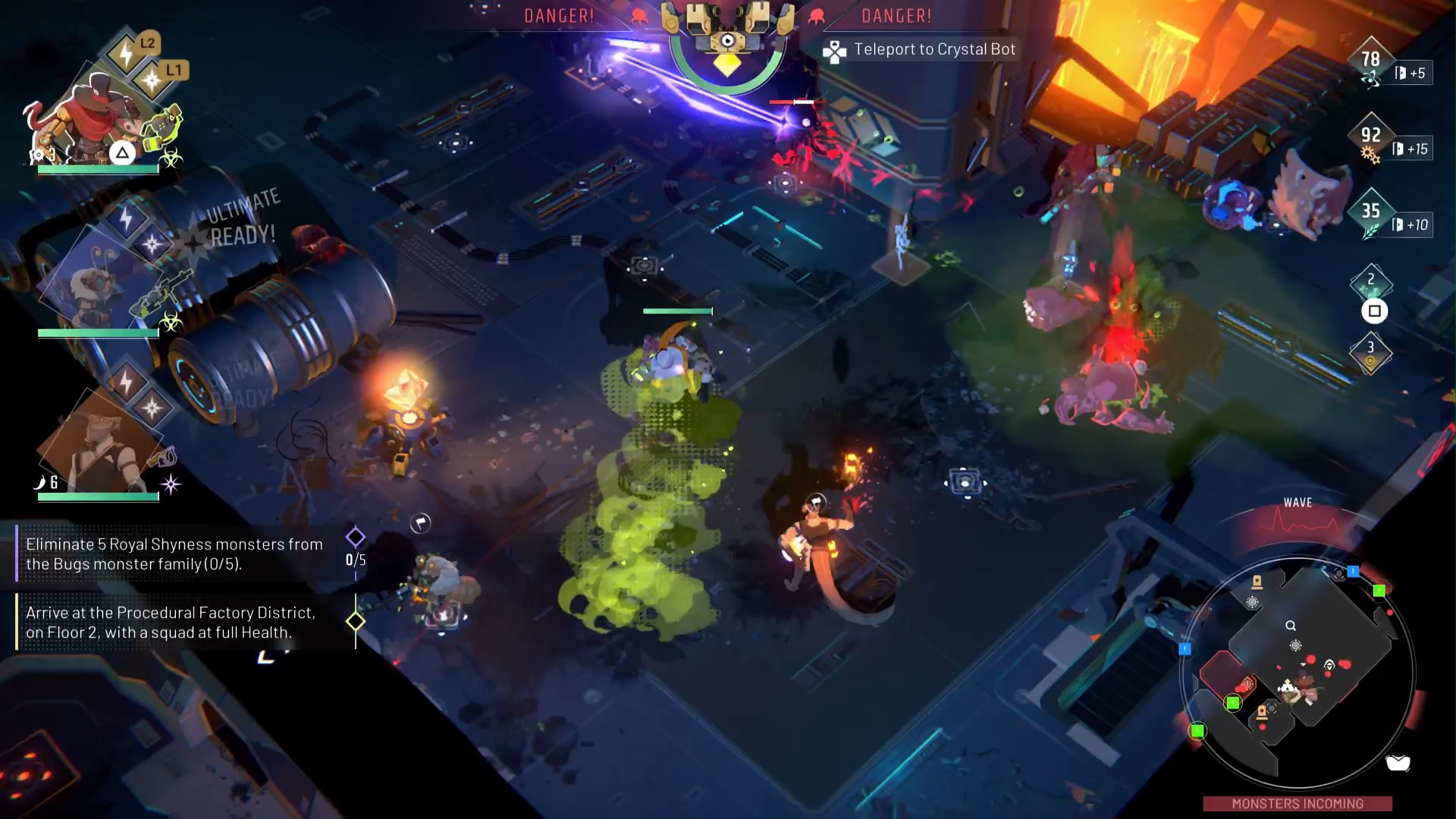Use the bottom hero's star ability icon

click(152, 408)
